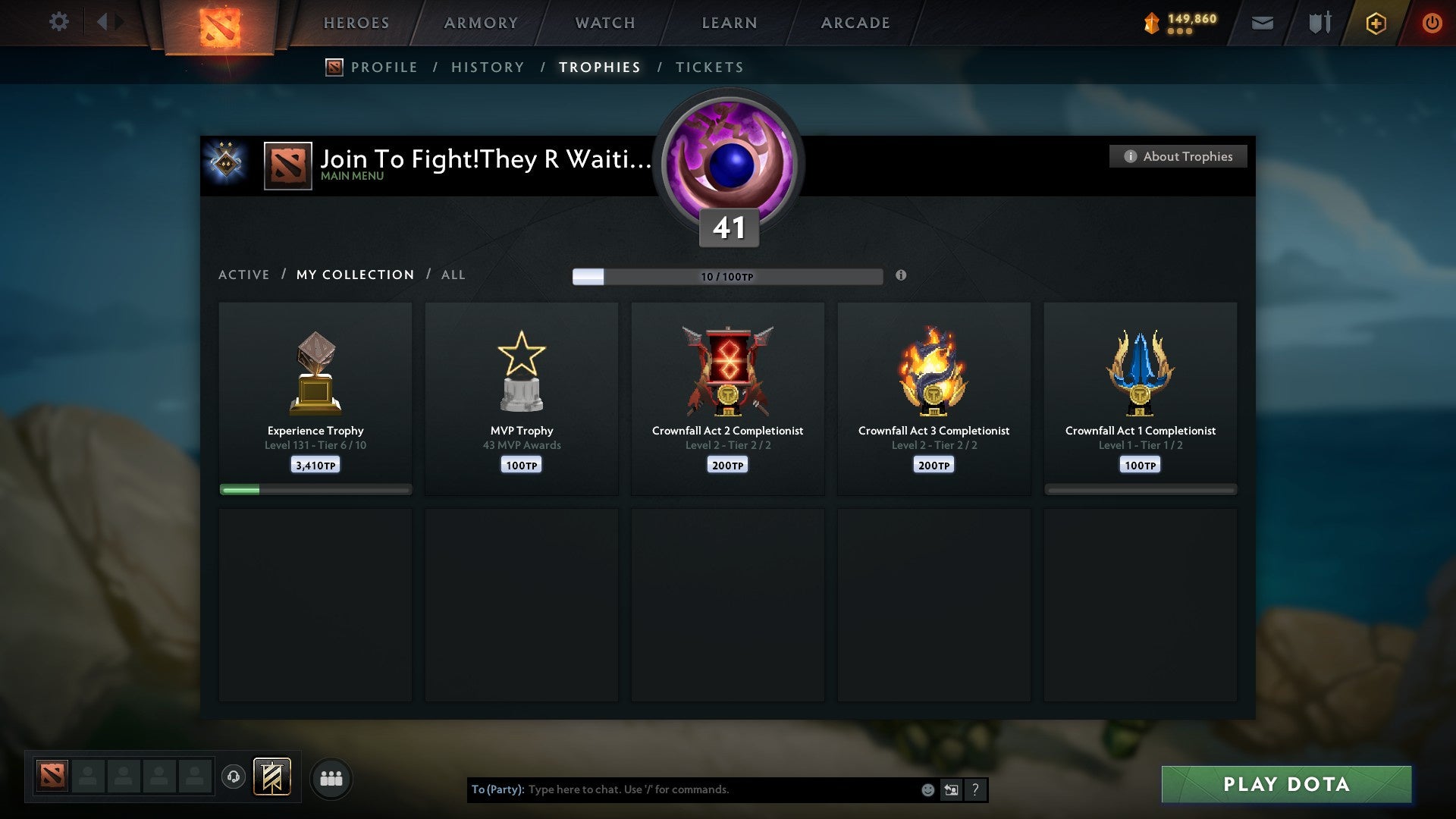Click the guild banner icon
The height and width of the screenshot is (819, 1456).
pyautogui.click(x=271, y=777)
